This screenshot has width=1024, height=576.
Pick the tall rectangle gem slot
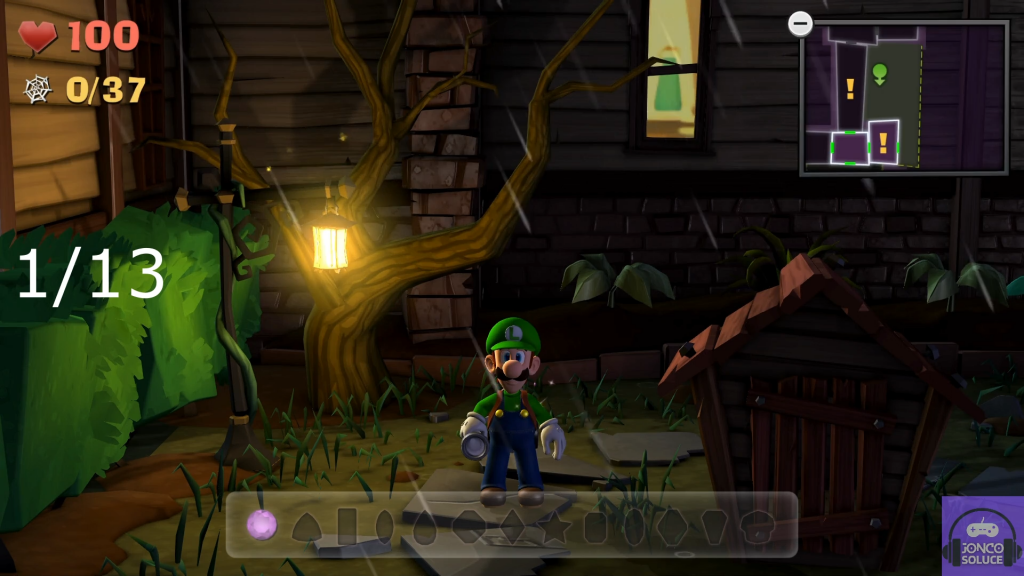(347, 525)
